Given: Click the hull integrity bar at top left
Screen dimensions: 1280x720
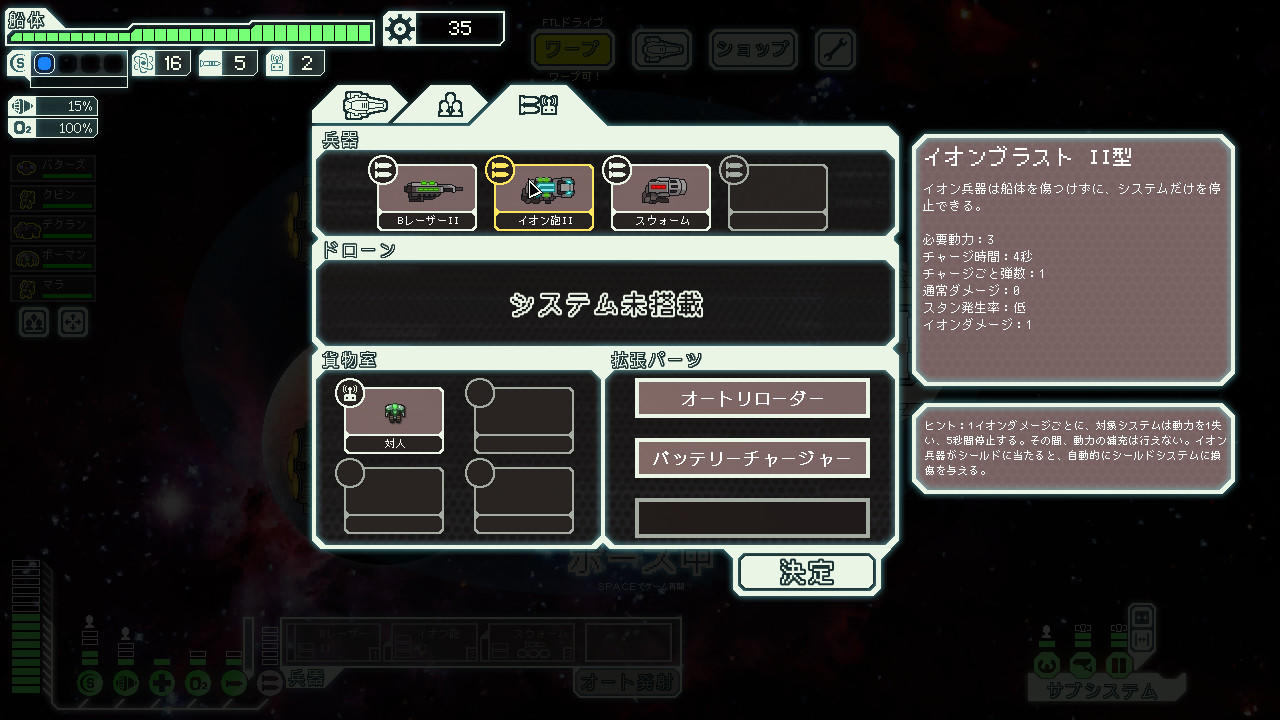Looking at the screenshot, I should (x=190, y=30).
